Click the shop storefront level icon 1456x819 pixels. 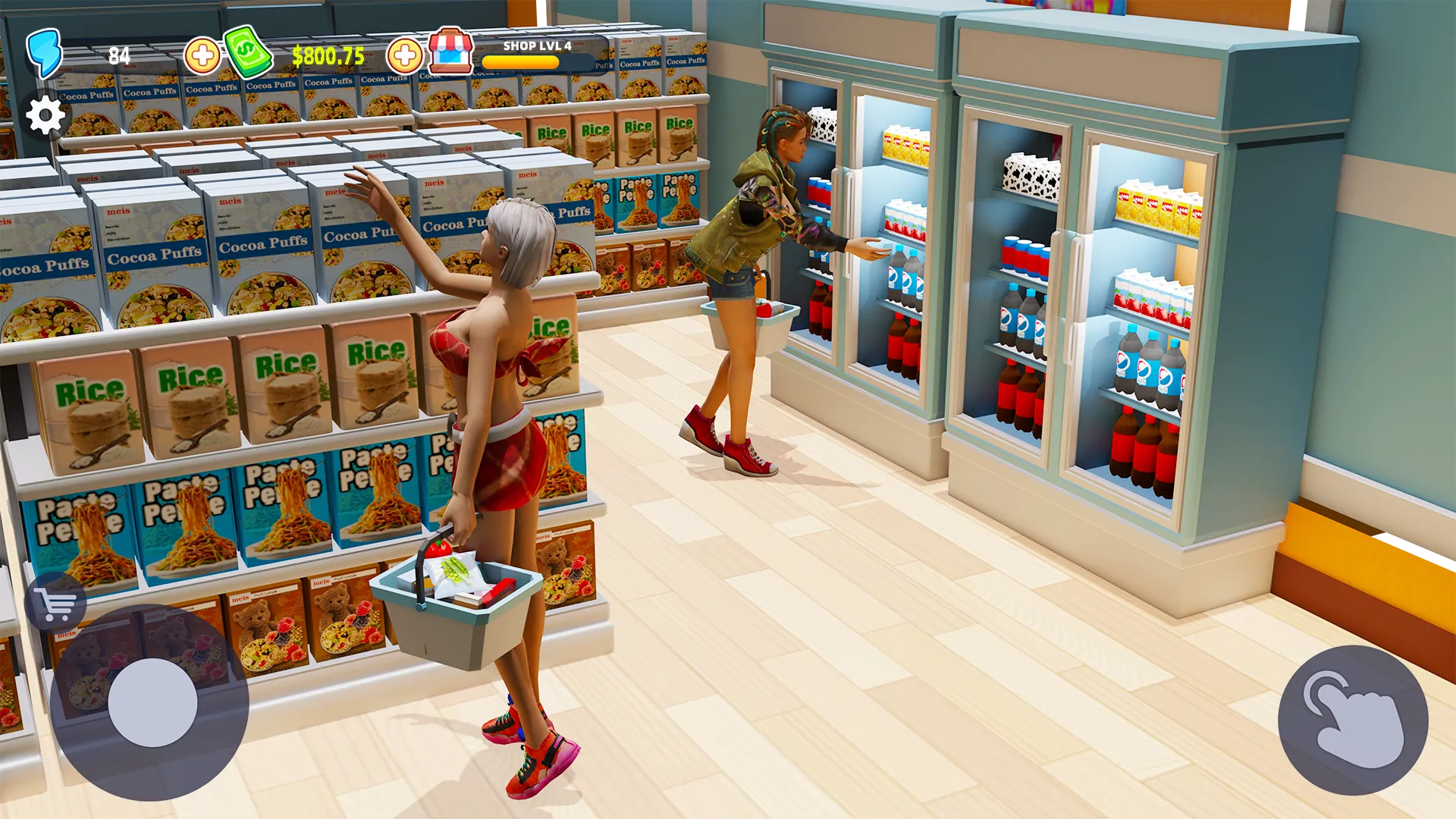pos(450,50)
